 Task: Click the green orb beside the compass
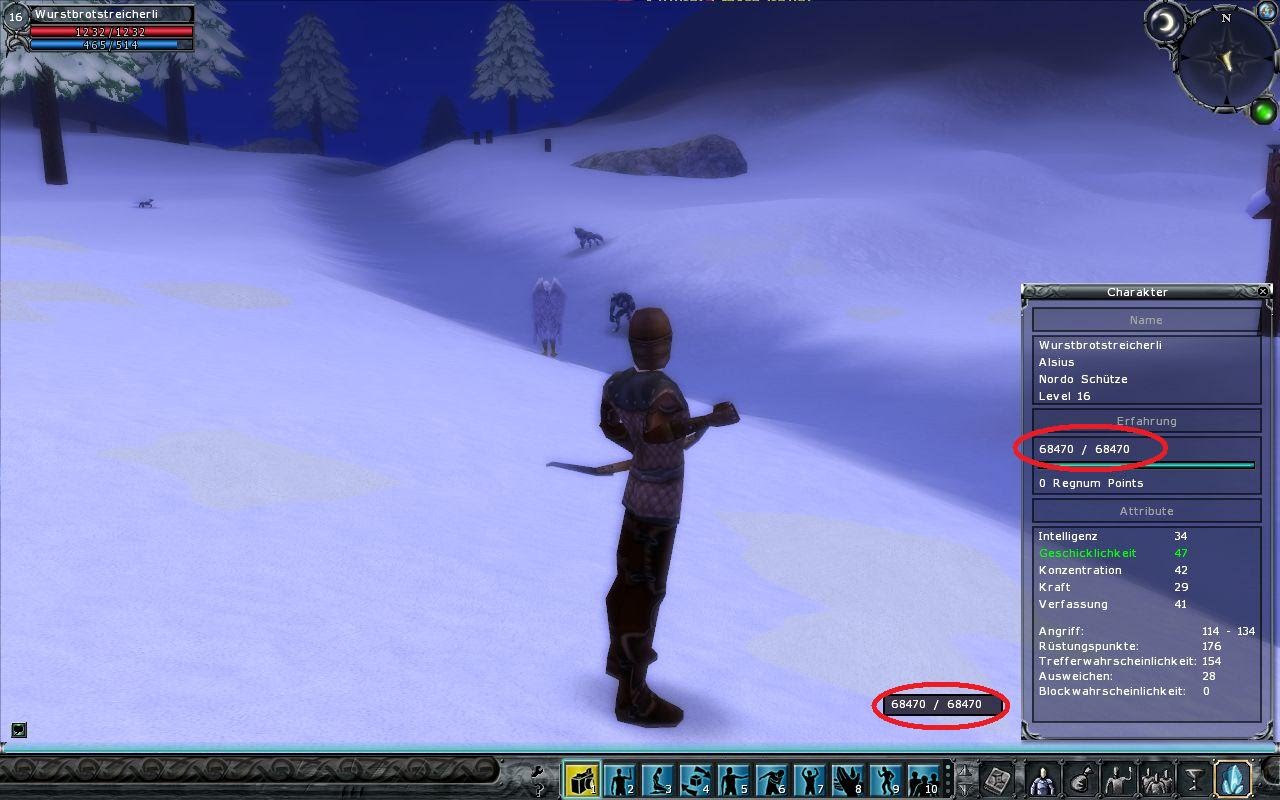1263,110
